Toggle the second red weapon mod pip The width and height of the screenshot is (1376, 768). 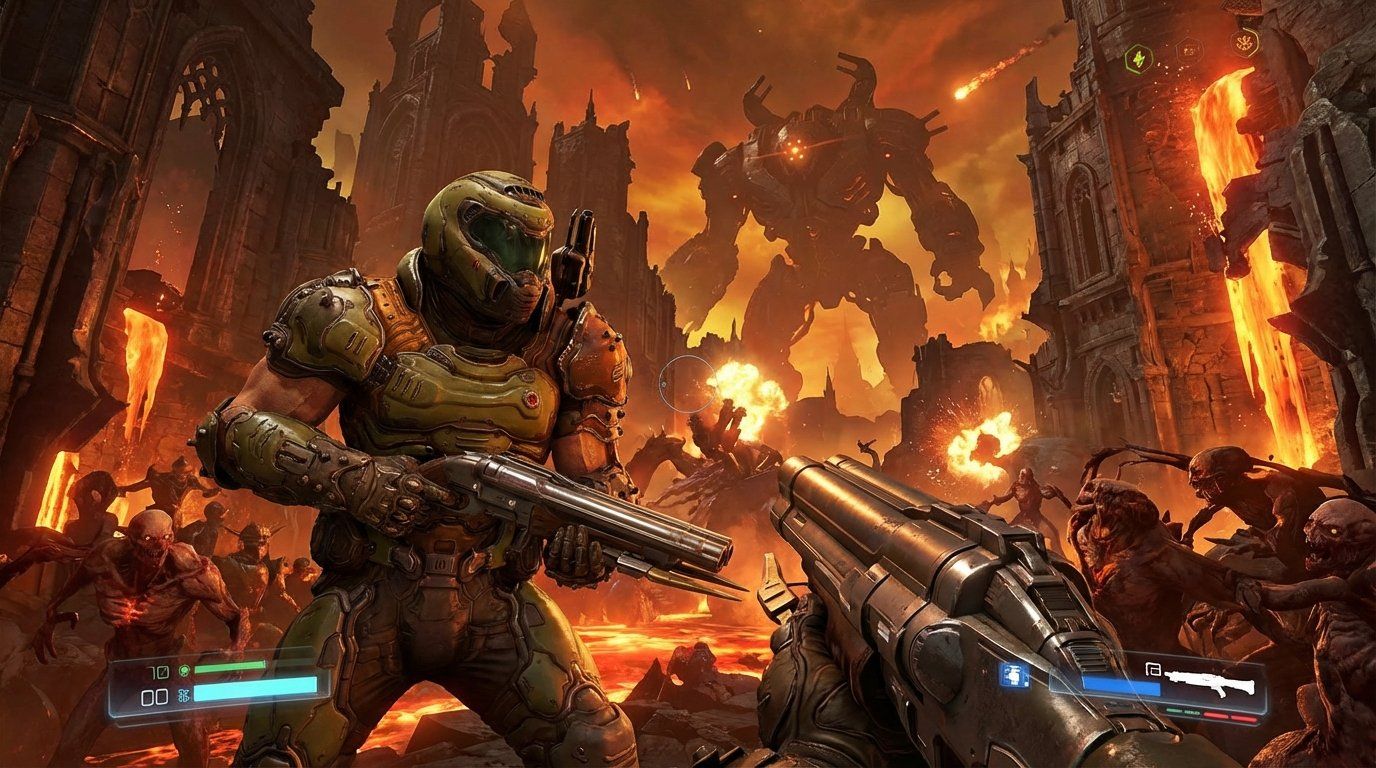1243,719
